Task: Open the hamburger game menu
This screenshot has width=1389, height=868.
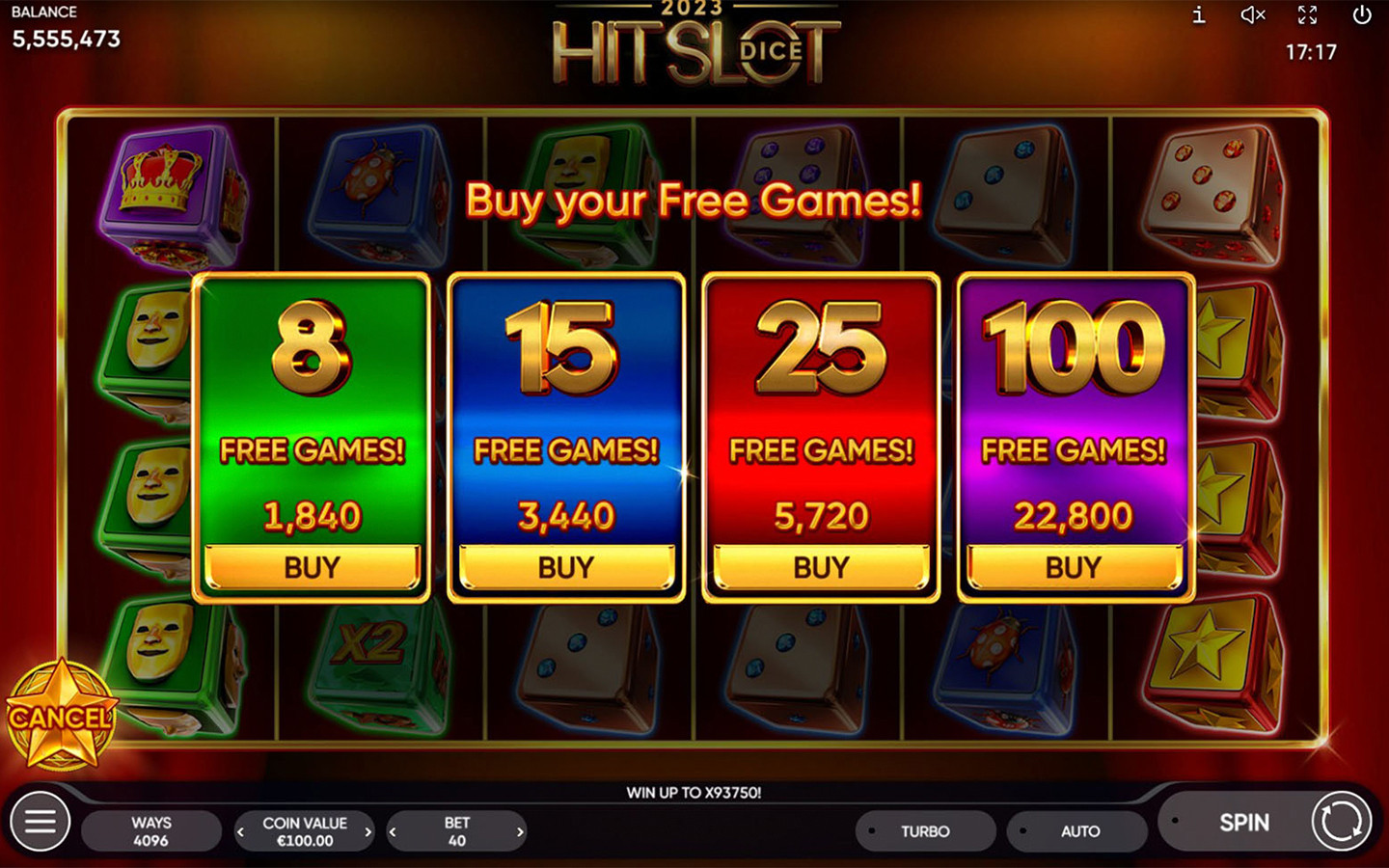Action: (39, 822)
